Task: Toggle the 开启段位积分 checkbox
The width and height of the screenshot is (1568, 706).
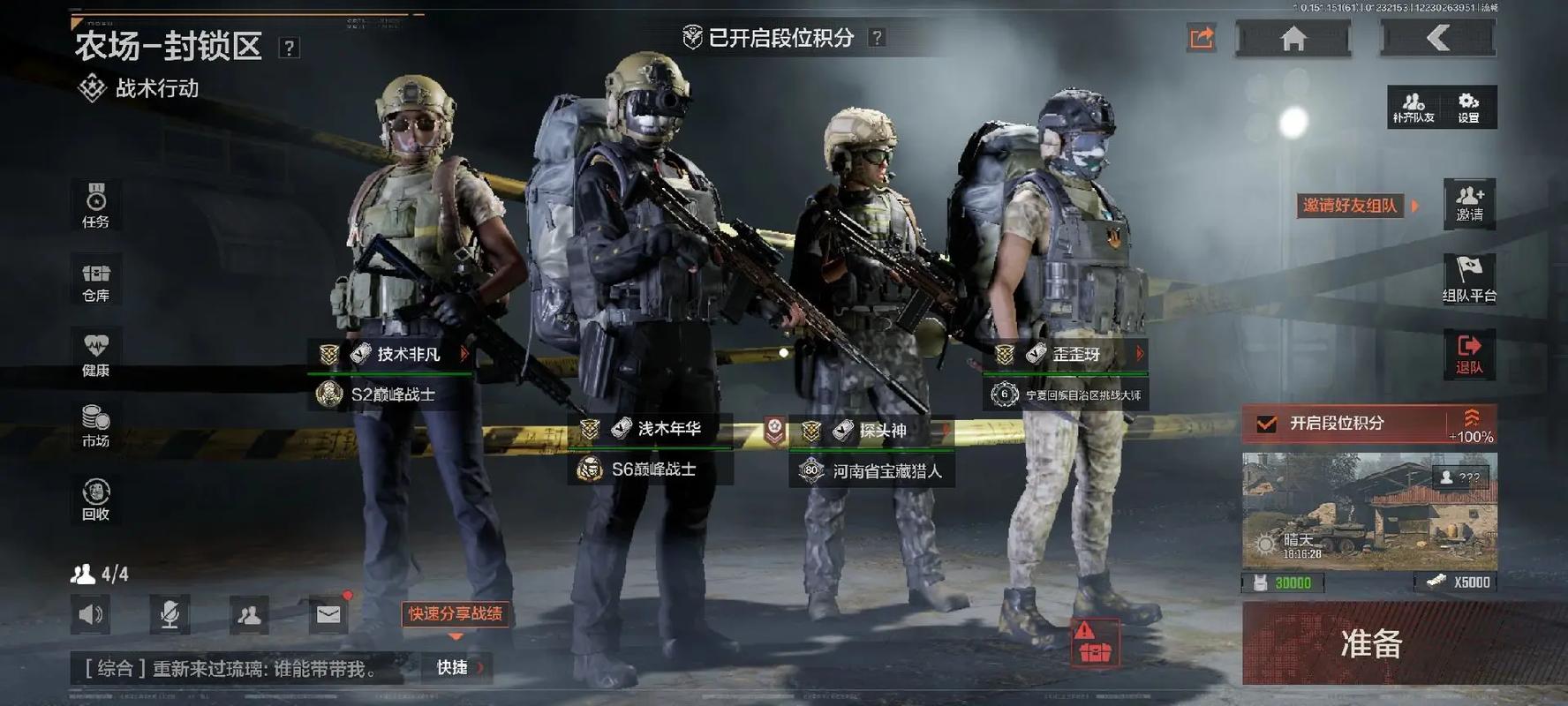Action: coord(1267,424)
